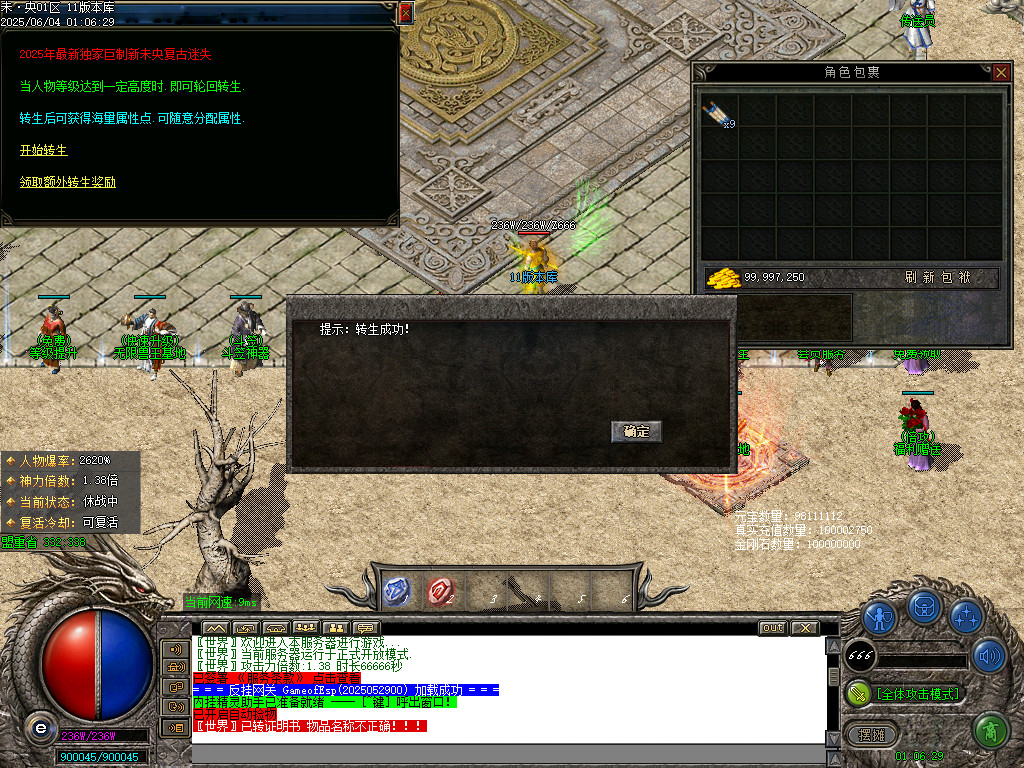Image resolution: width=1024 pixels, height=768 pixels.
Task: Use the blue rune in hotbar slot 1
Action: (x=397, y=592)
